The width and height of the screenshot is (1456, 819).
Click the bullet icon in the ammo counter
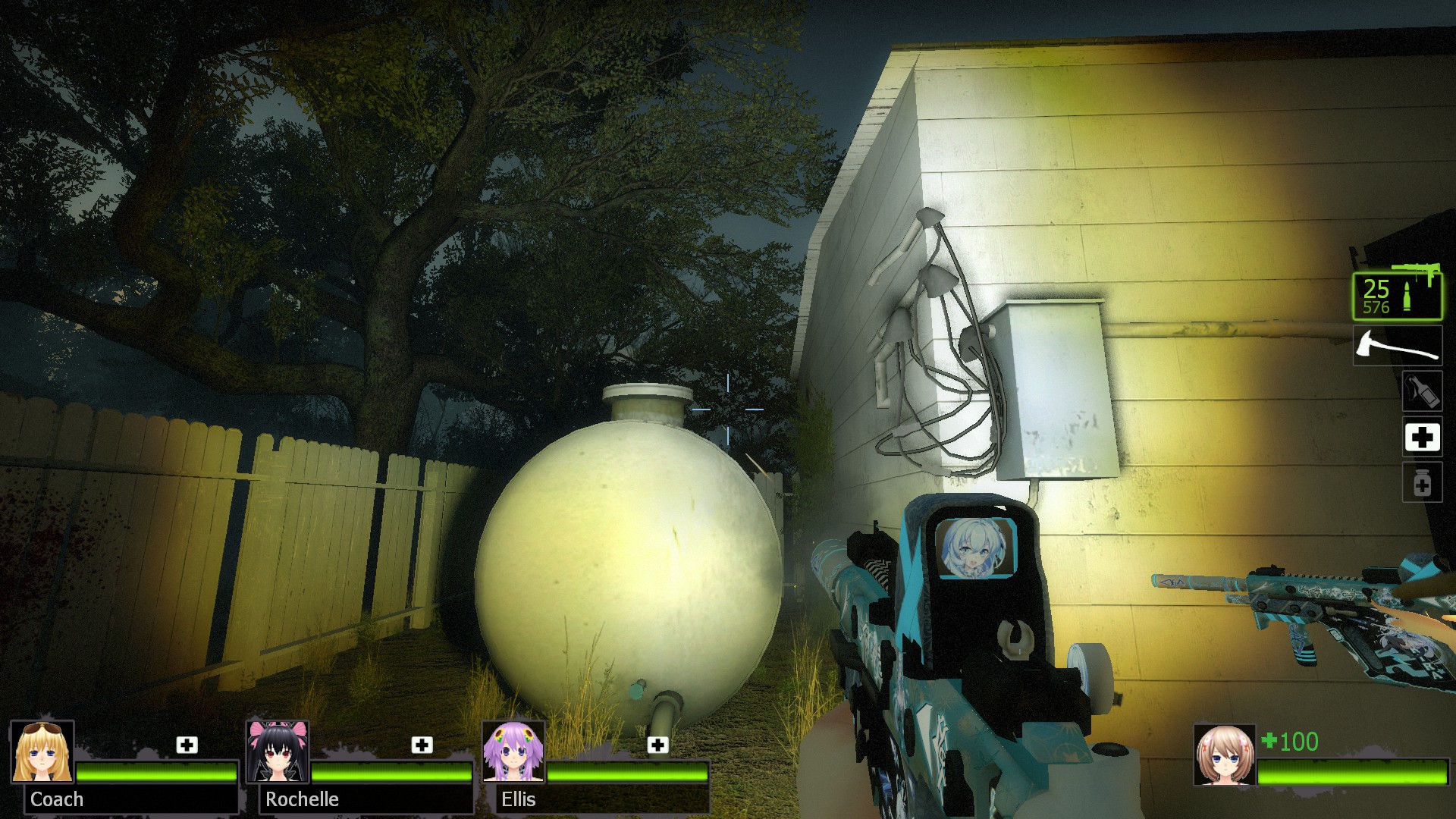click(x=1407, y=294)
